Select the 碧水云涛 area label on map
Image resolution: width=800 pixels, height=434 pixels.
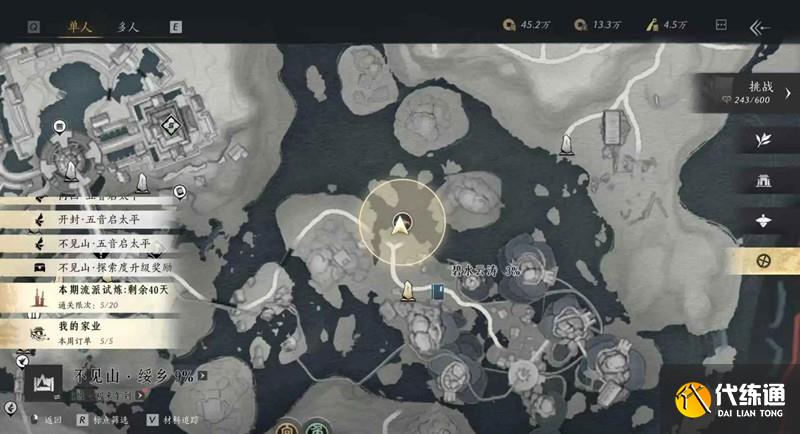[483, 272]
